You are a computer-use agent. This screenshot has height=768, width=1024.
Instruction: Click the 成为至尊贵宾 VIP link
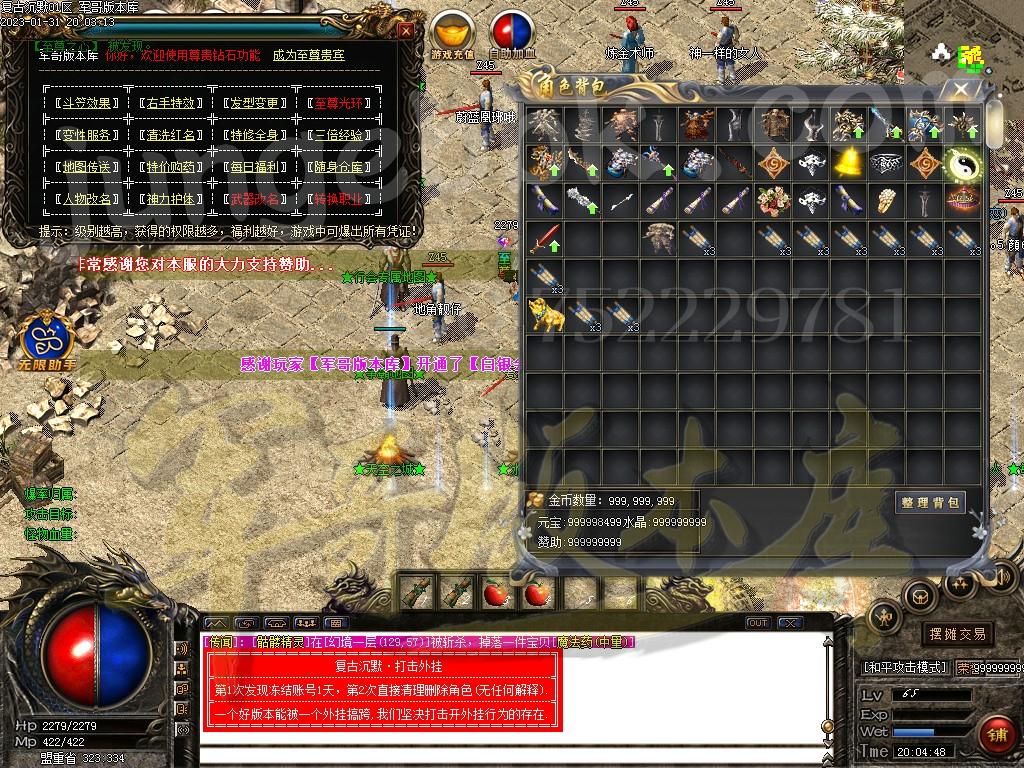point(308,55)
